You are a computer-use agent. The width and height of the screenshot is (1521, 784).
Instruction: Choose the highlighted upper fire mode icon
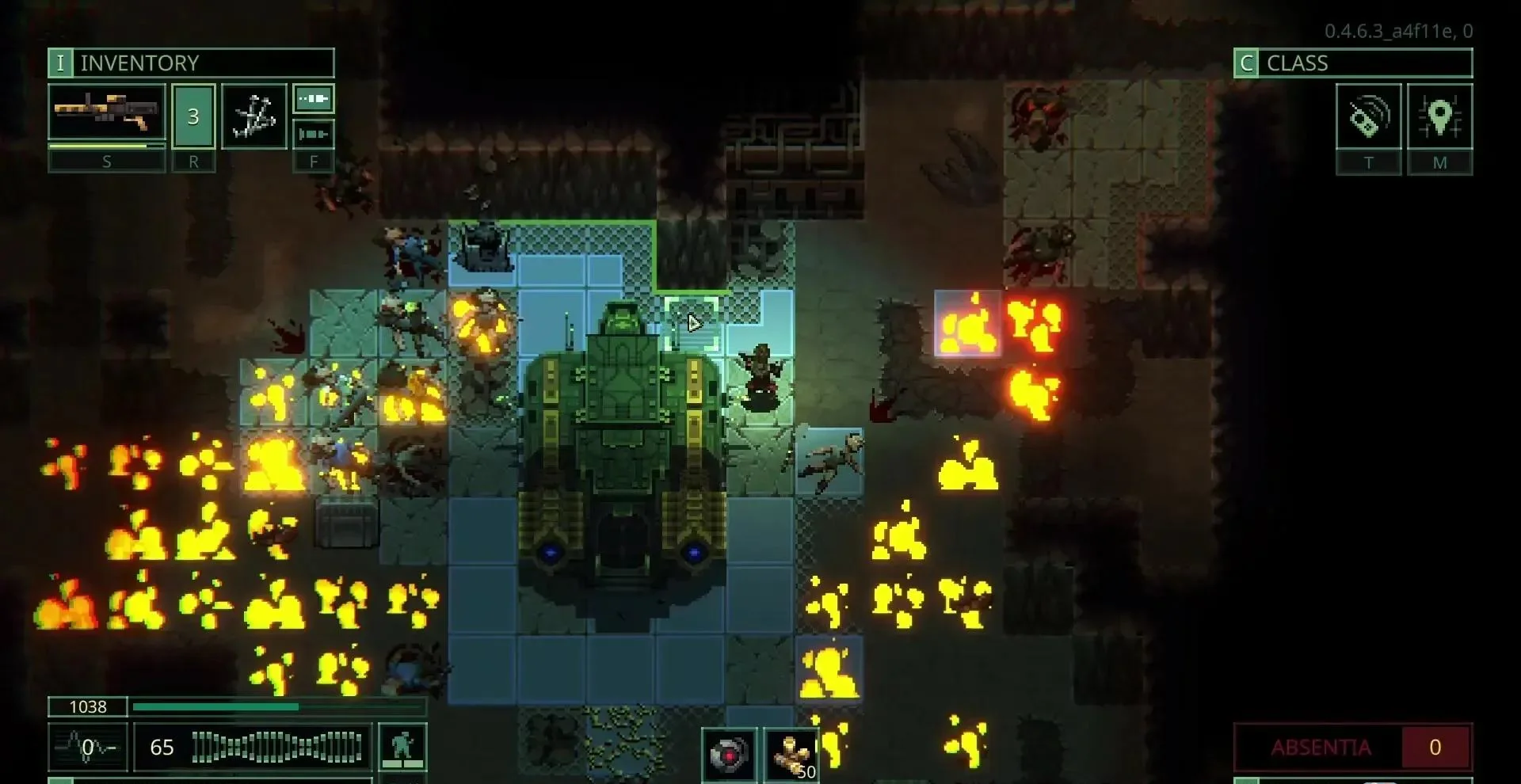[x=314, y=99]
